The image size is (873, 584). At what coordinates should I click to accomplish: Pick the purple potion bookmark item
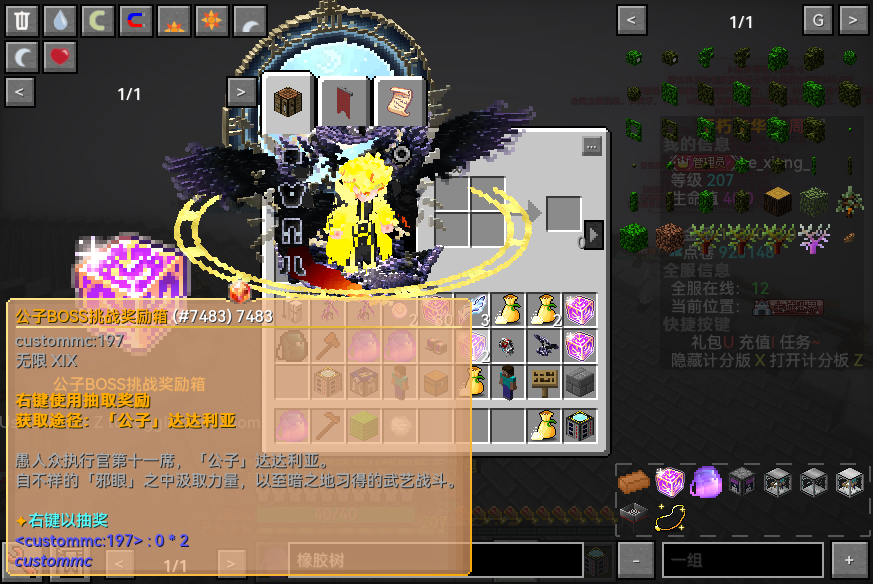[x=705, y=482]
